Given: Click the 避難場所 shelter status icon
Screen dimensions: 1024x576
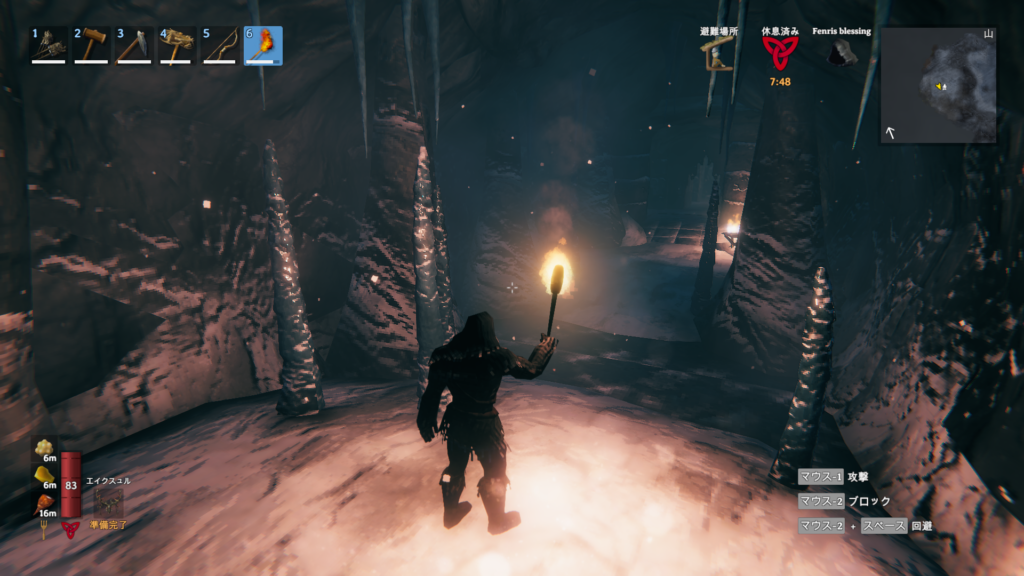Looking at the screenshot, I should point(718,53).
